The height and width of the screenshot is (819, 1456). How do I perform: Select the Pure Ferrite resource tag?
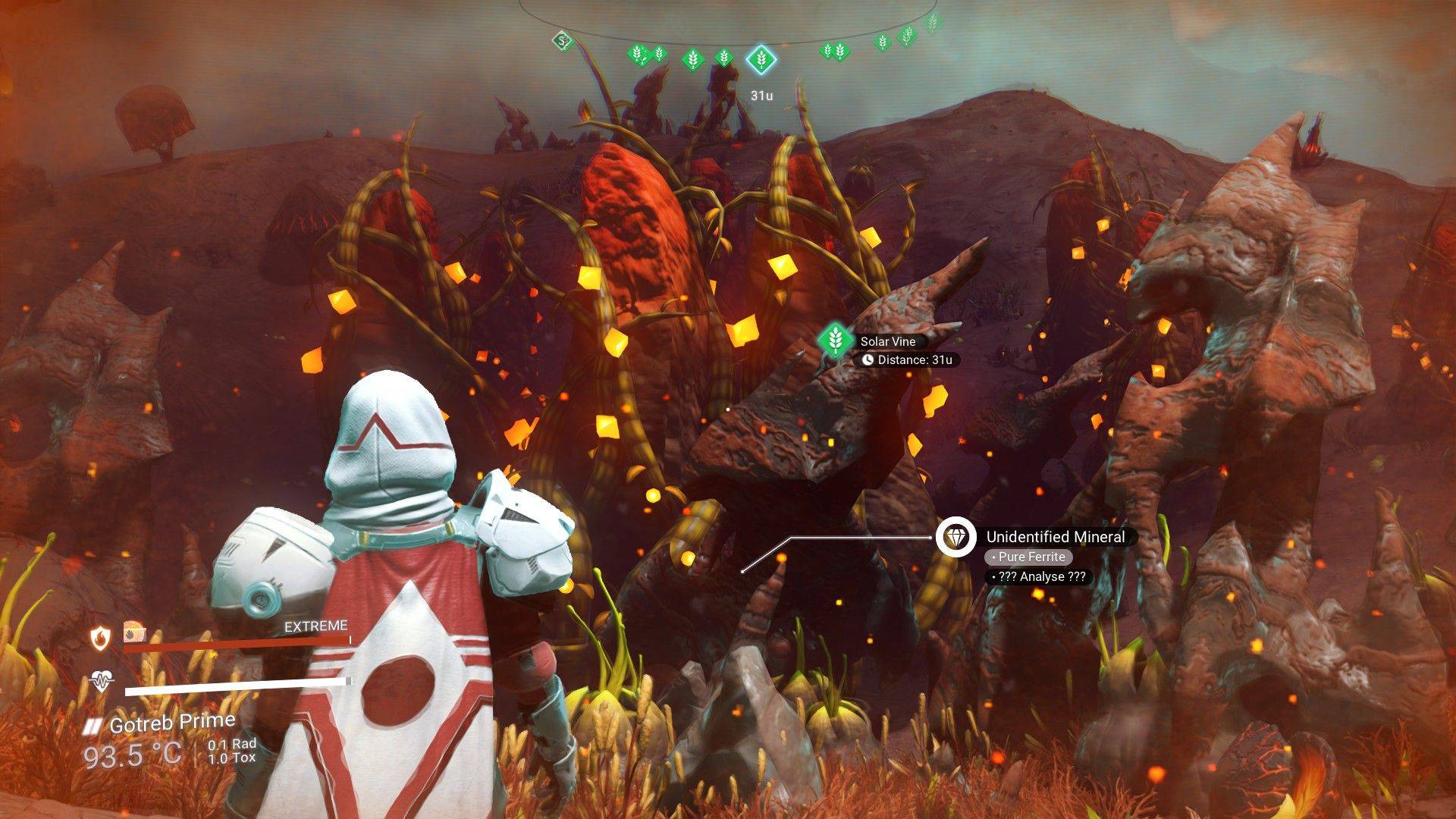(1028, 557)
